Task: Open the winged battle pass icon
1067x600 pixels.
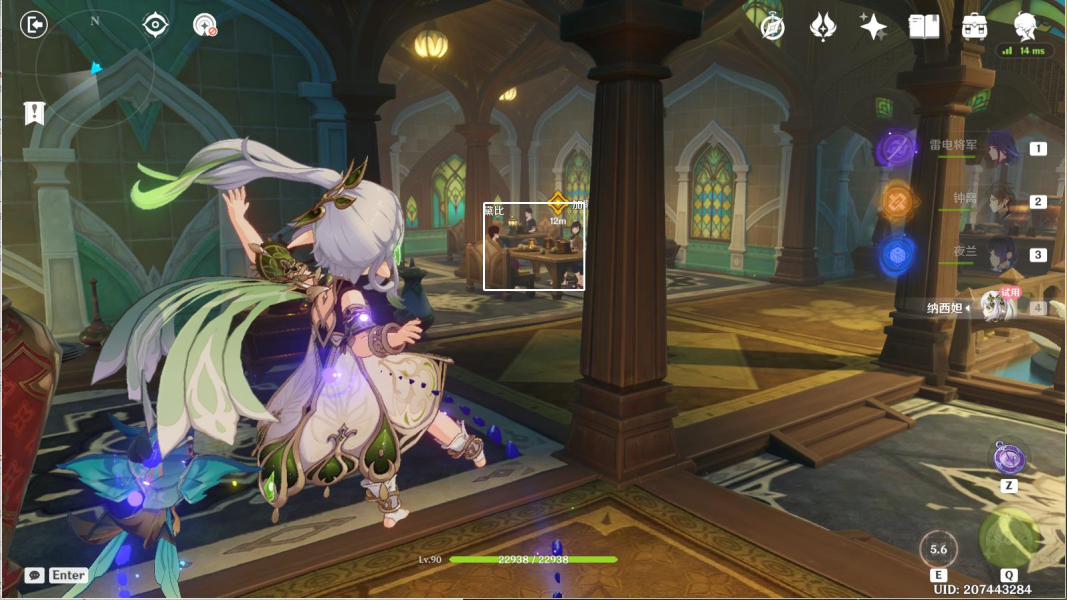Action: point(822,27)
